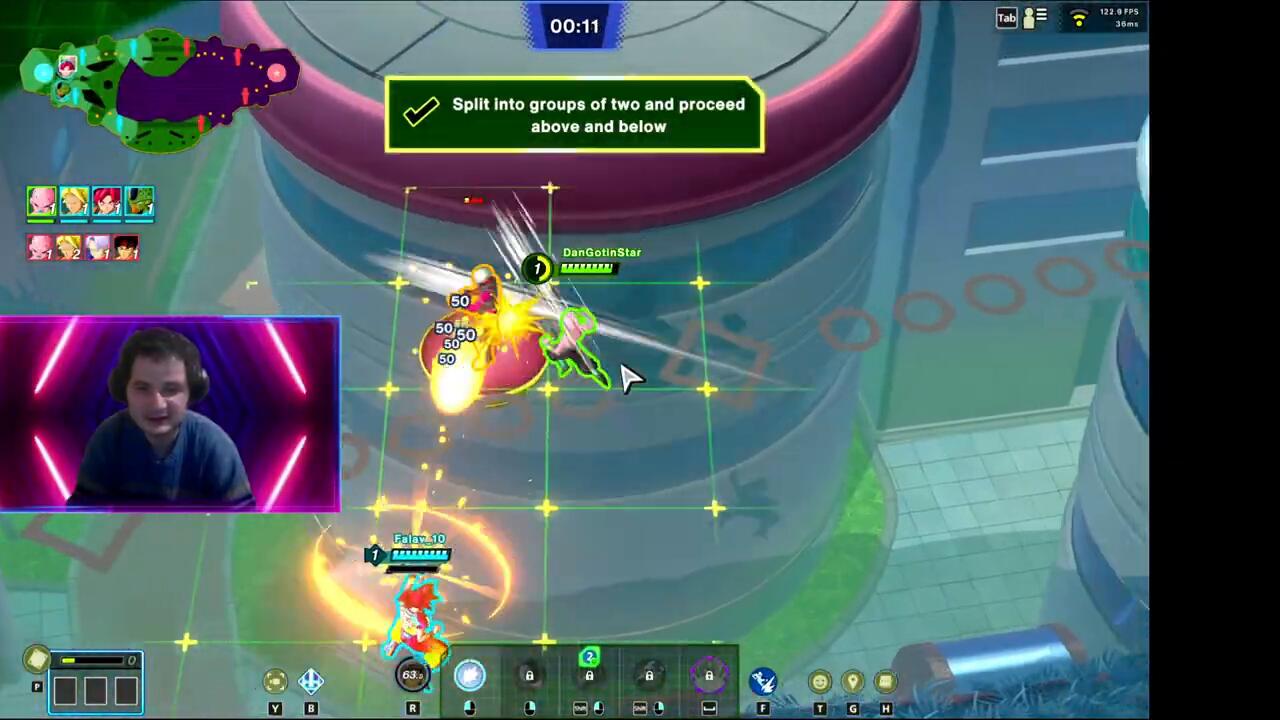Activate the glowing blue basic attack skill

(469, 676)
